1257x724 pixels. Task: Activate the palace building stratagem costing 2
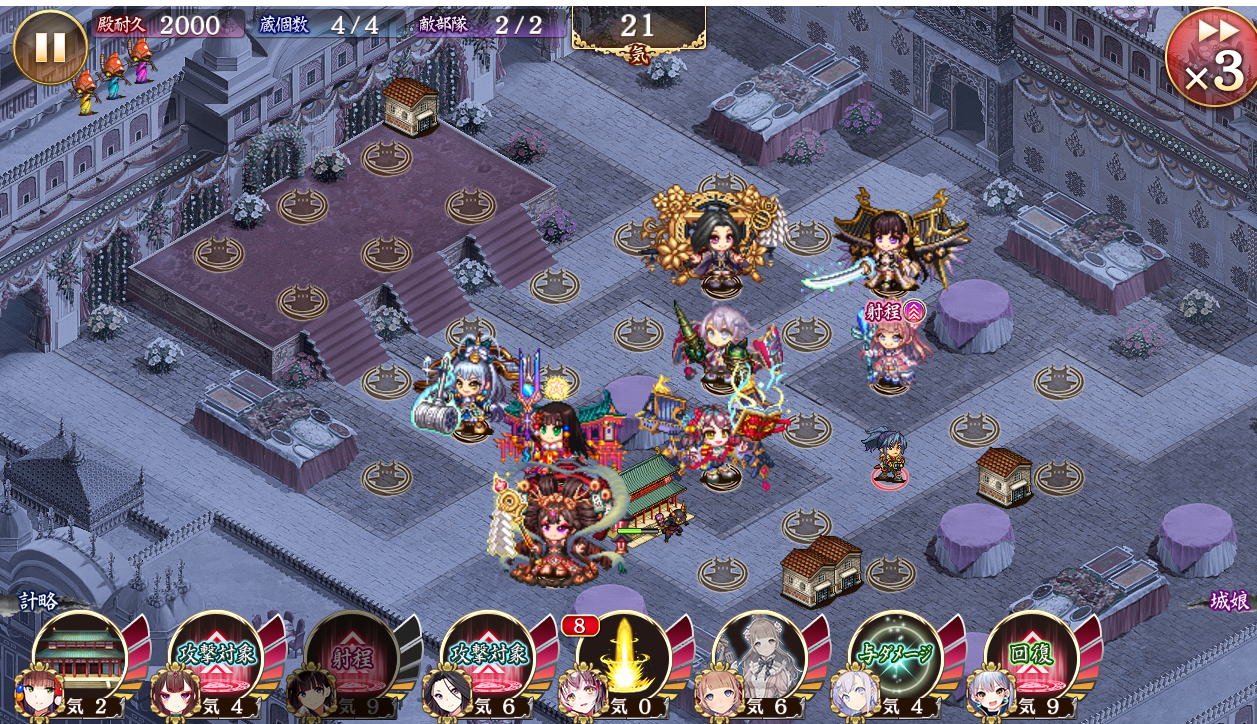pos(80,655)
